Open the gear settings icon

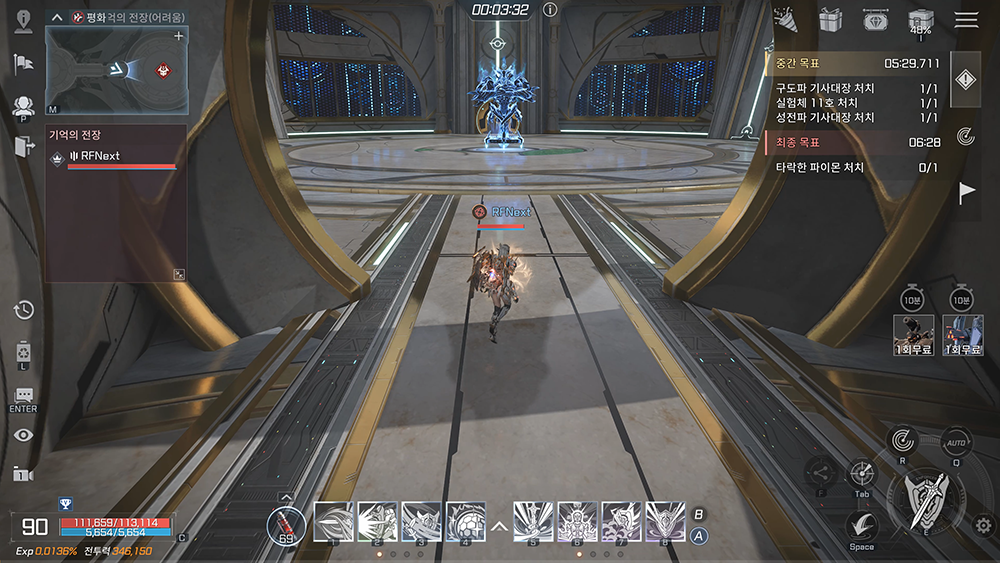click(984, 524)
